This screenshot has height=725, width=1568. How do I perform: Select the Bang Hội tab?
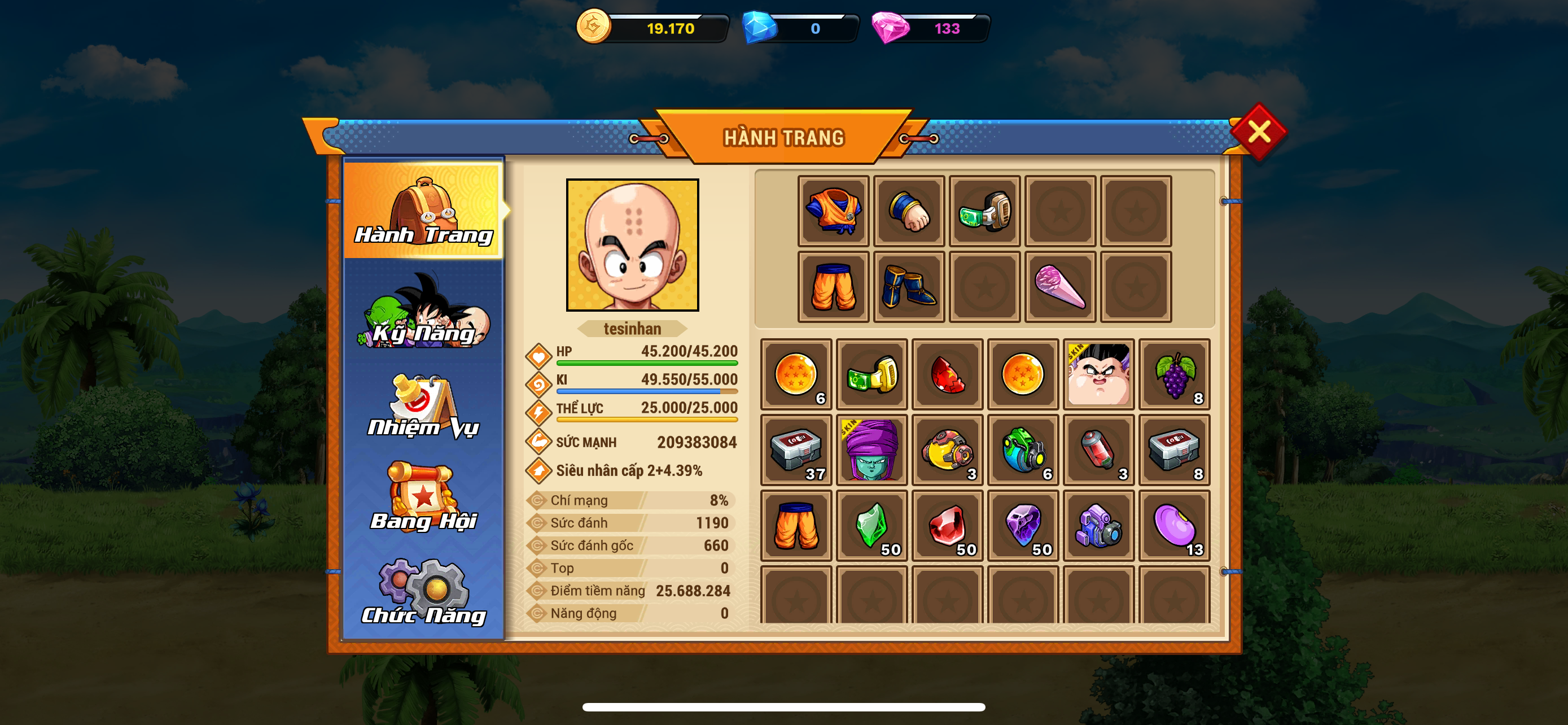tap(424, 498)
